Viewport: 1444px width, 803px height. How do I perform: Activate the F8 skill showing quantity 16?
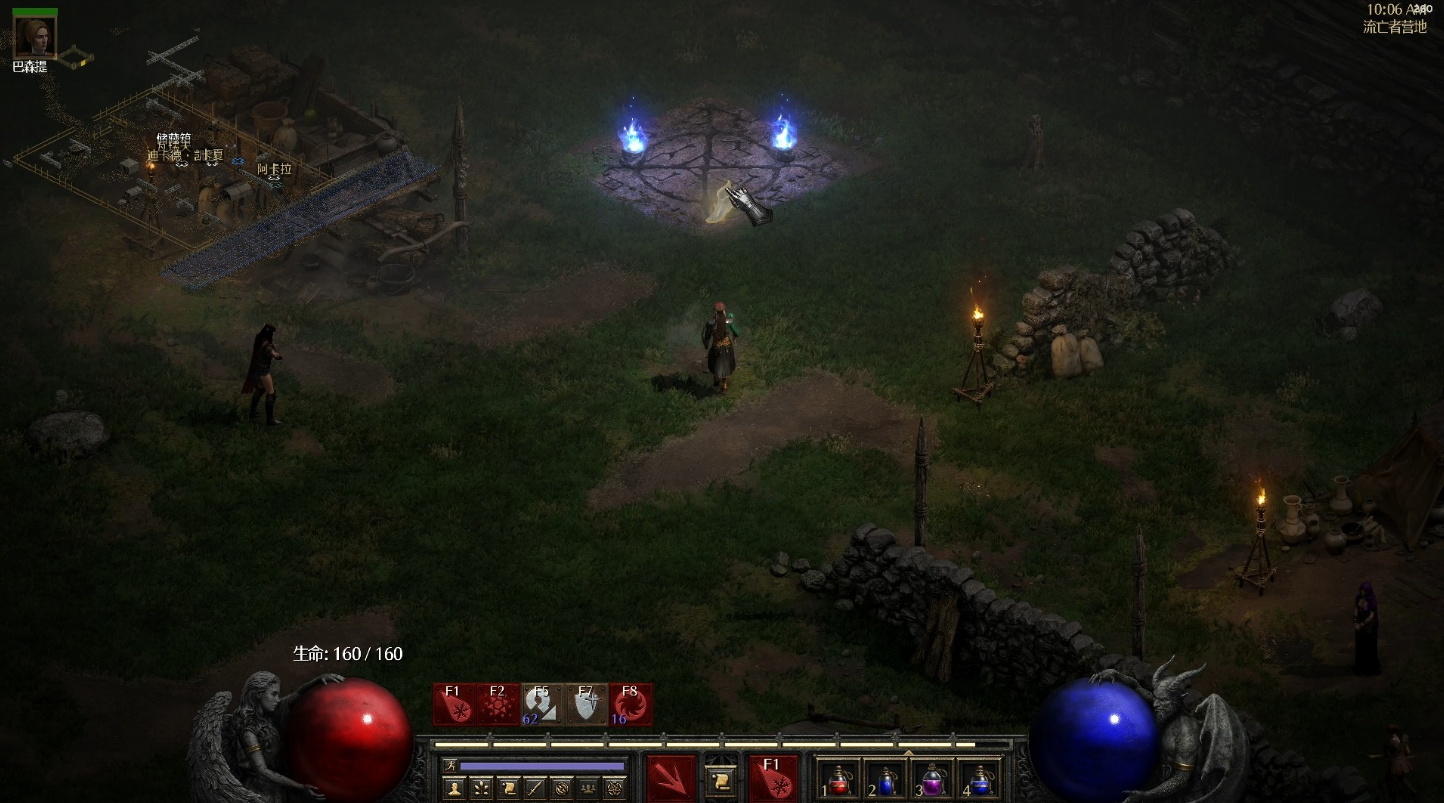[x=630, y=704]
